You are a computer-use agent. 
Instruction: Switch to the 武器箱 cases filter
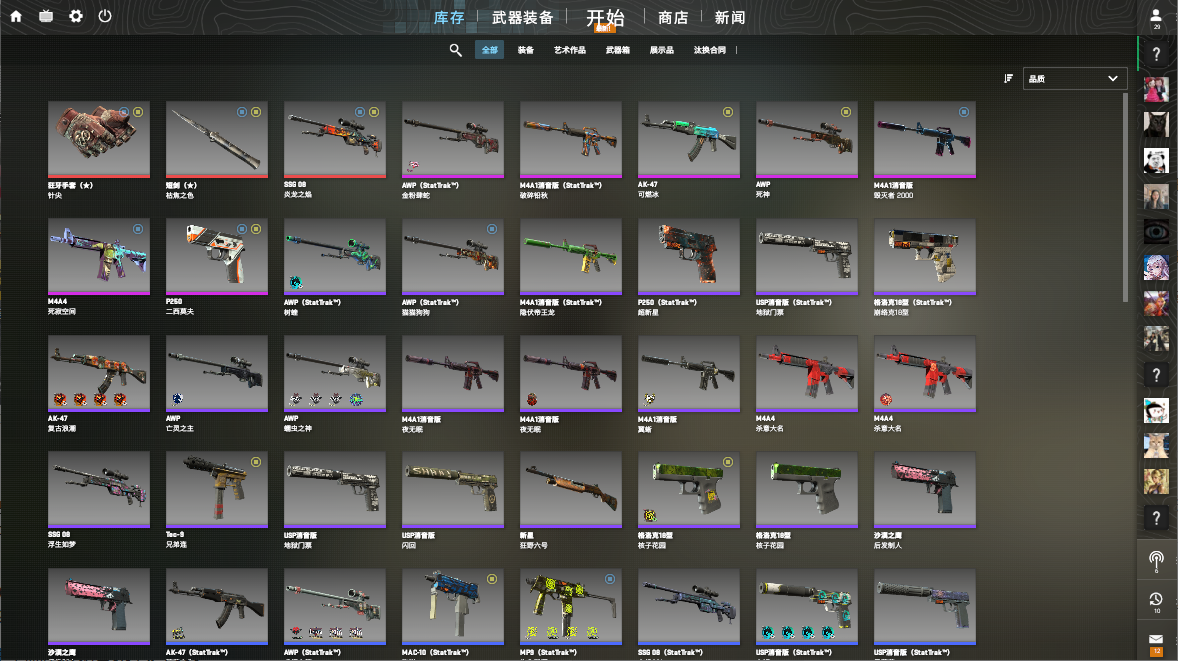(618, 50)
